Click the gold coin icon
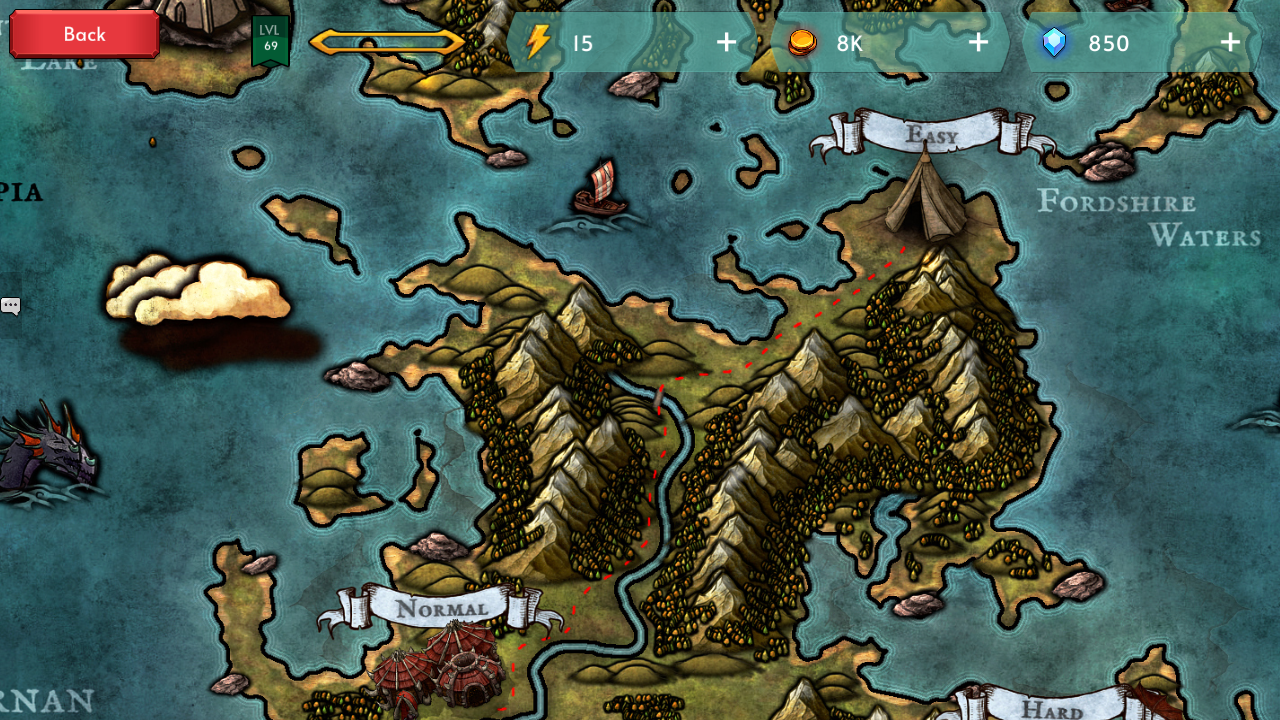Viewport: 1280px width, 720px height. [800, 43]
